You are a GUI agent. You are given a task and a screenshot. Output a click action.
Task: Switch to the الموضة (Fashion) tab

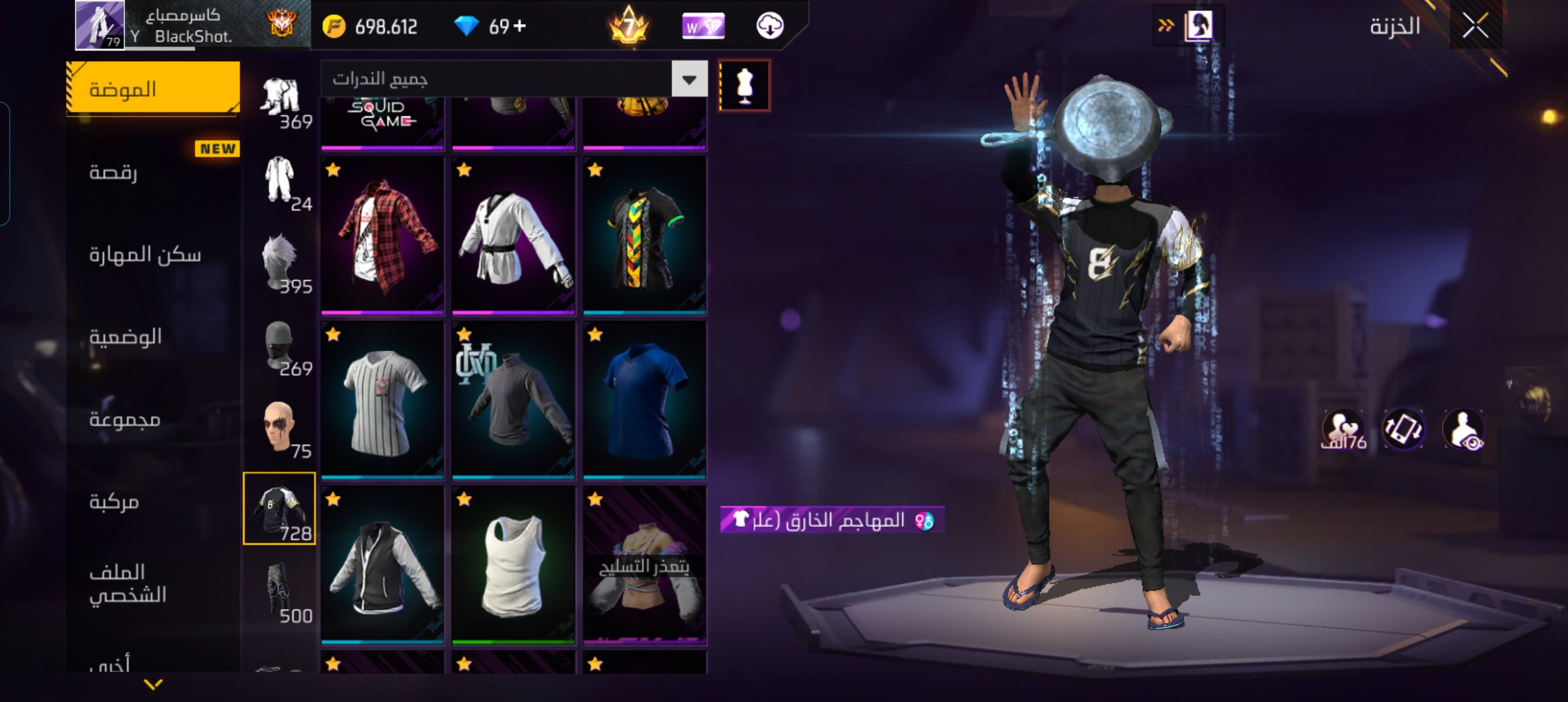click(x=153, y=89)
